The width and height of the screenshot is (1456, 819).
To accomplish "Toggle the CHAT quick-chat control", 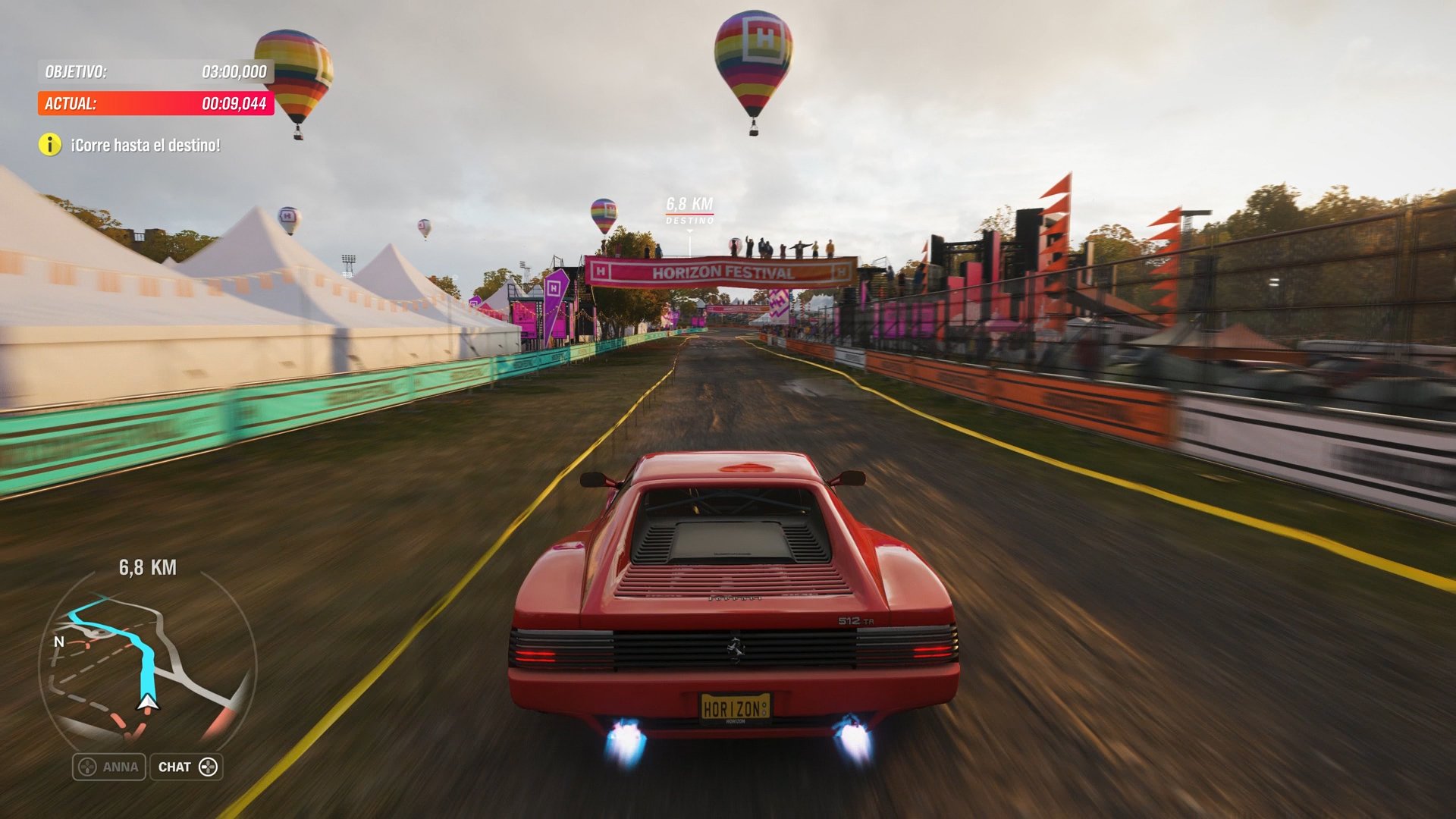I will 184,767.
